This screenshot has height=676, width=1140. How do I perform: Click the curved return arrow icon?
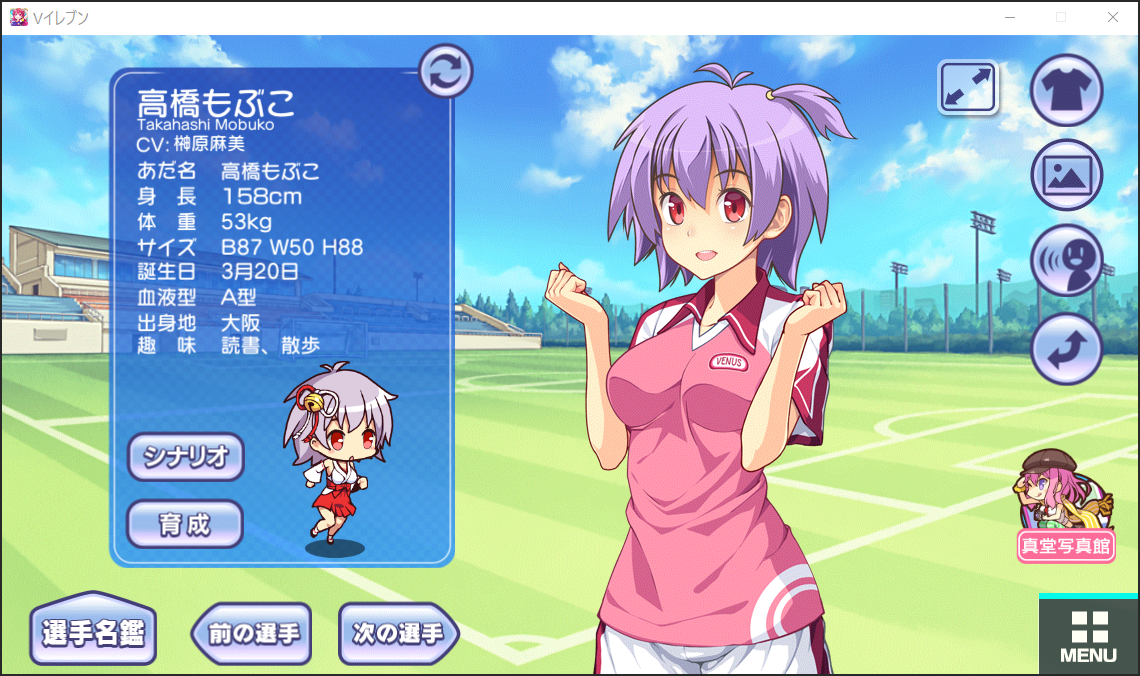(x=1066, y=348)
